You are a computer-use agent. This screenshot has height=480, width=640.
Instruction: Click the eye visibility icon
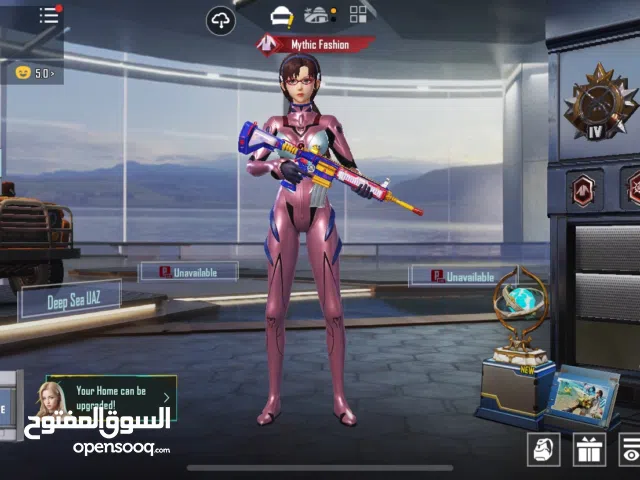pos(630,449)
